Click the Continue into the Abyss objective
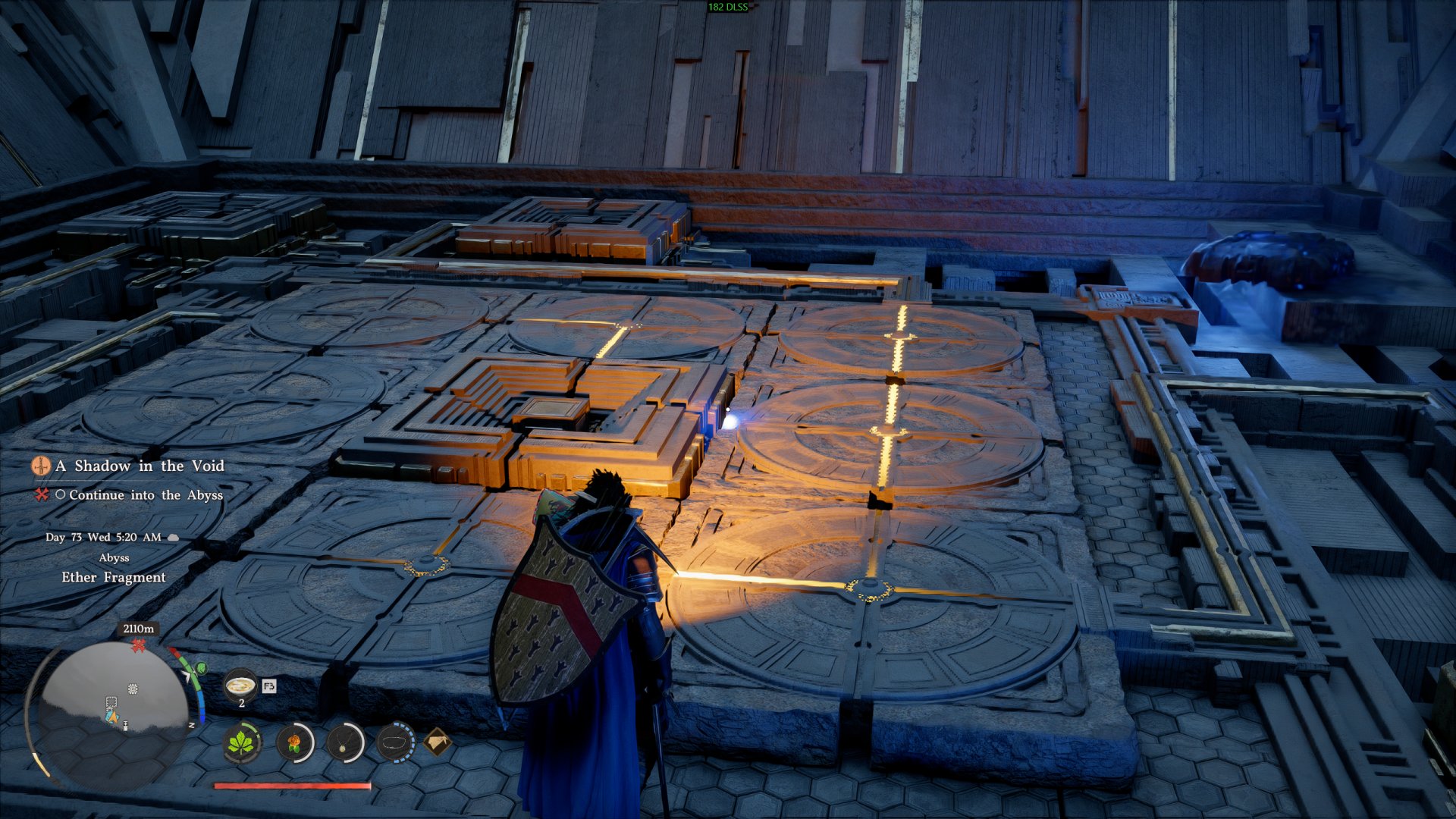The height and width of the screenshot is (819, 1456). pos(146,495)
